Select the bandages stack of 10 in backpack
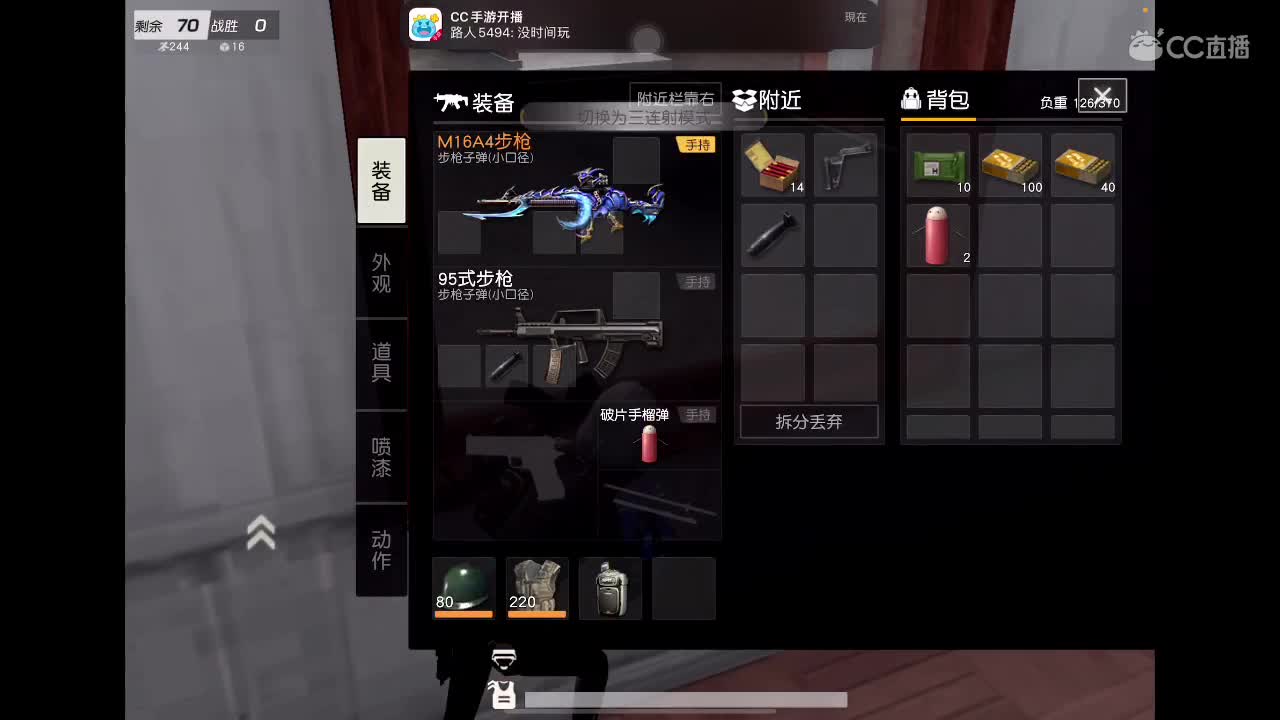 [937, 164]
